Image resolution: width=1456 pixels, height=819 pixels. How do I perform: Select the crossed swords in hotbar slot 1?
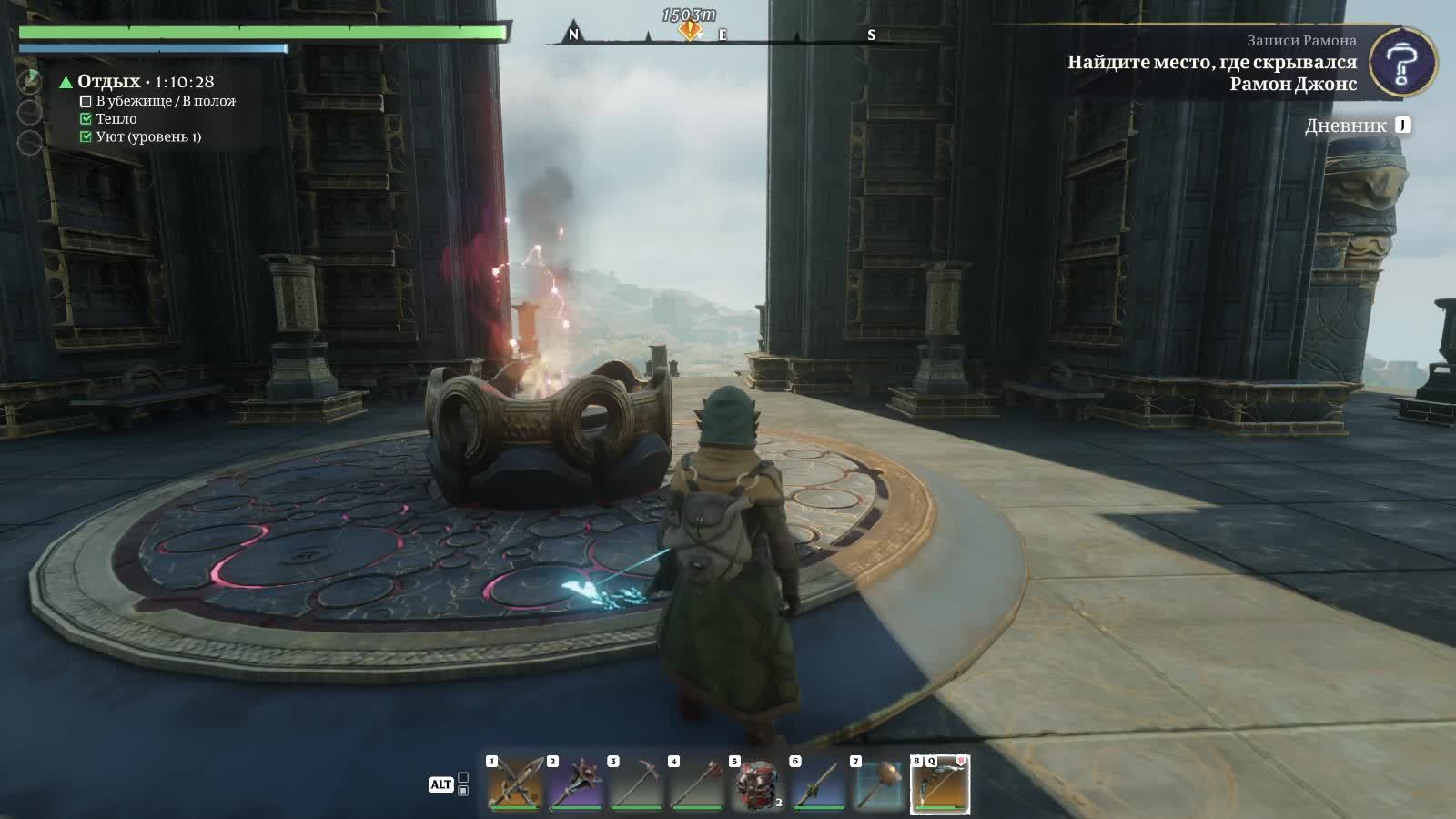tap(515, 784)
